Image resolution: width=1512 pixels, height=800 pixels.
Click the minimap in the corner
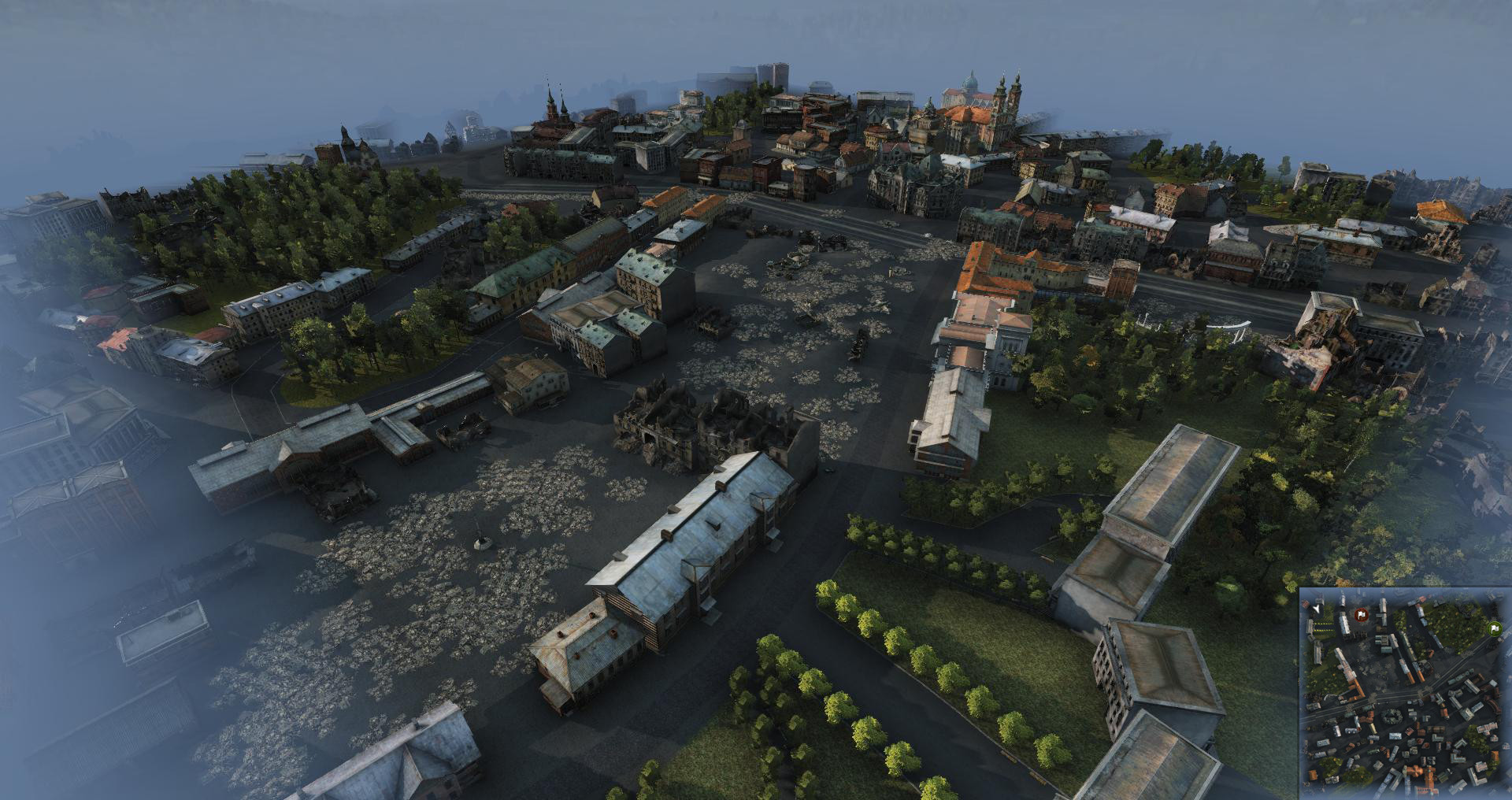pos(1405,693)
